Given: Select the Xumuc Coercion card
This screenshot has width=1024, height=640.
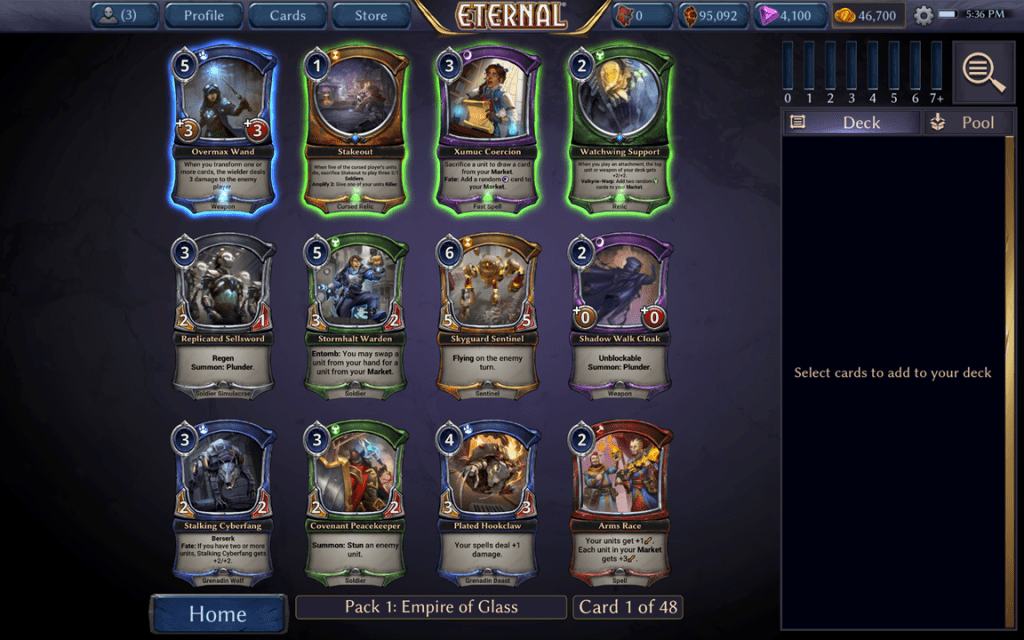Looking at the screenshot, I should (x=489, y=130).
